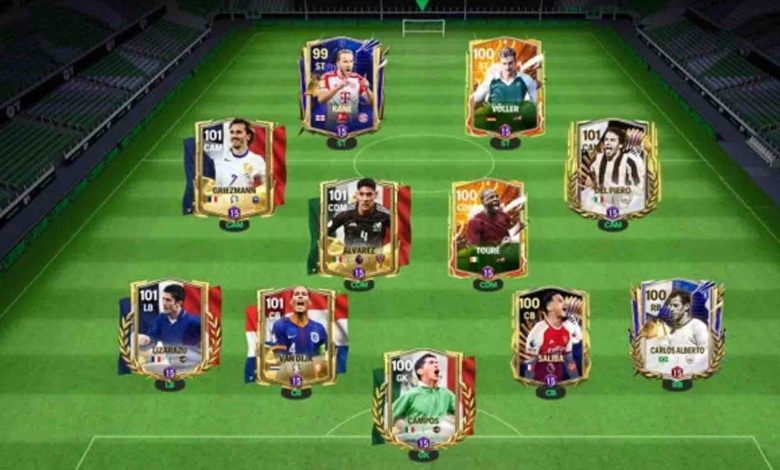Open the Saliba centre-back card
The width and height of the screenshot is (780, 470).
(x=550, y=336)
